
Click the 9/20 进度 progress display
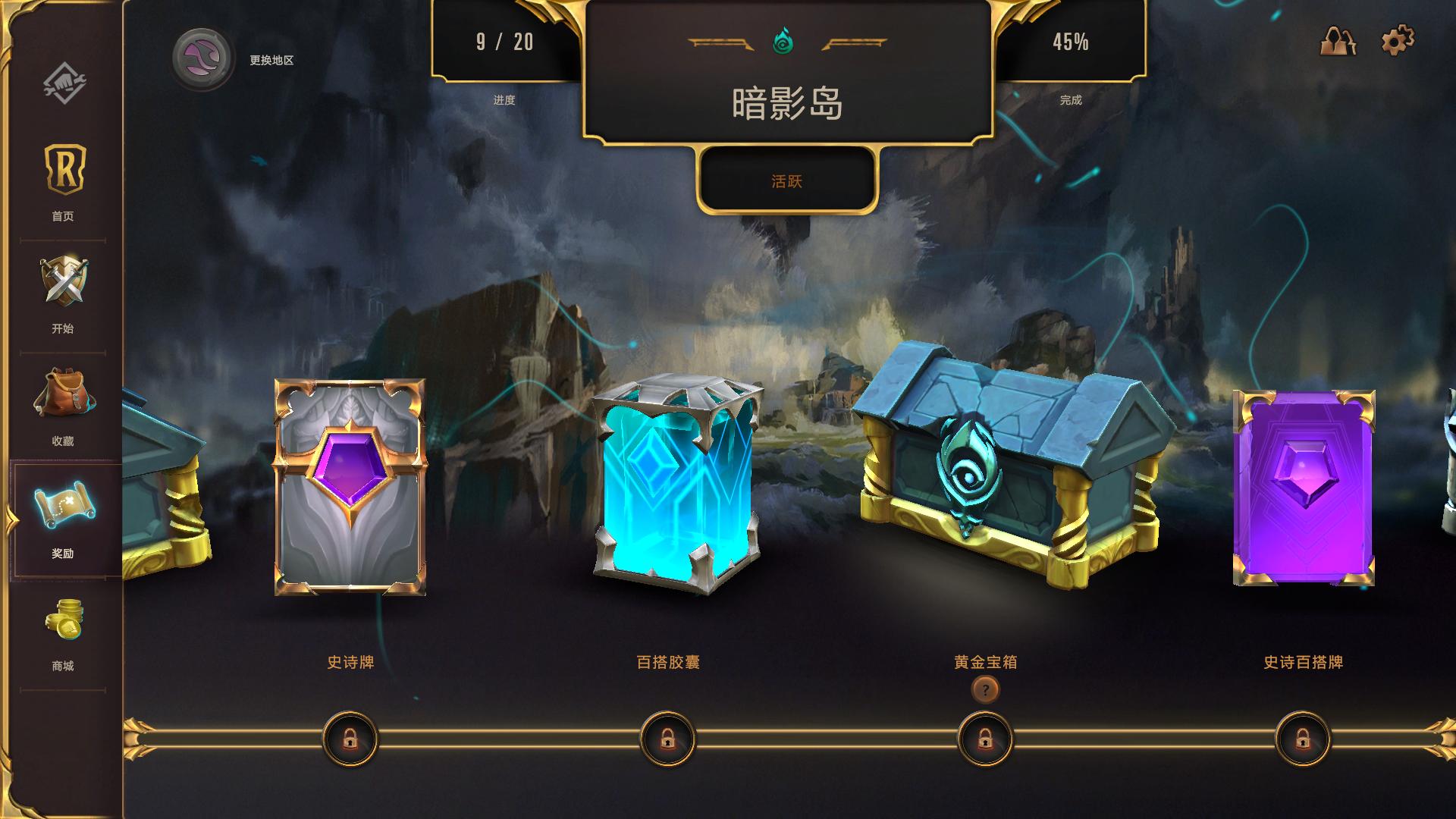click(504, 42)
